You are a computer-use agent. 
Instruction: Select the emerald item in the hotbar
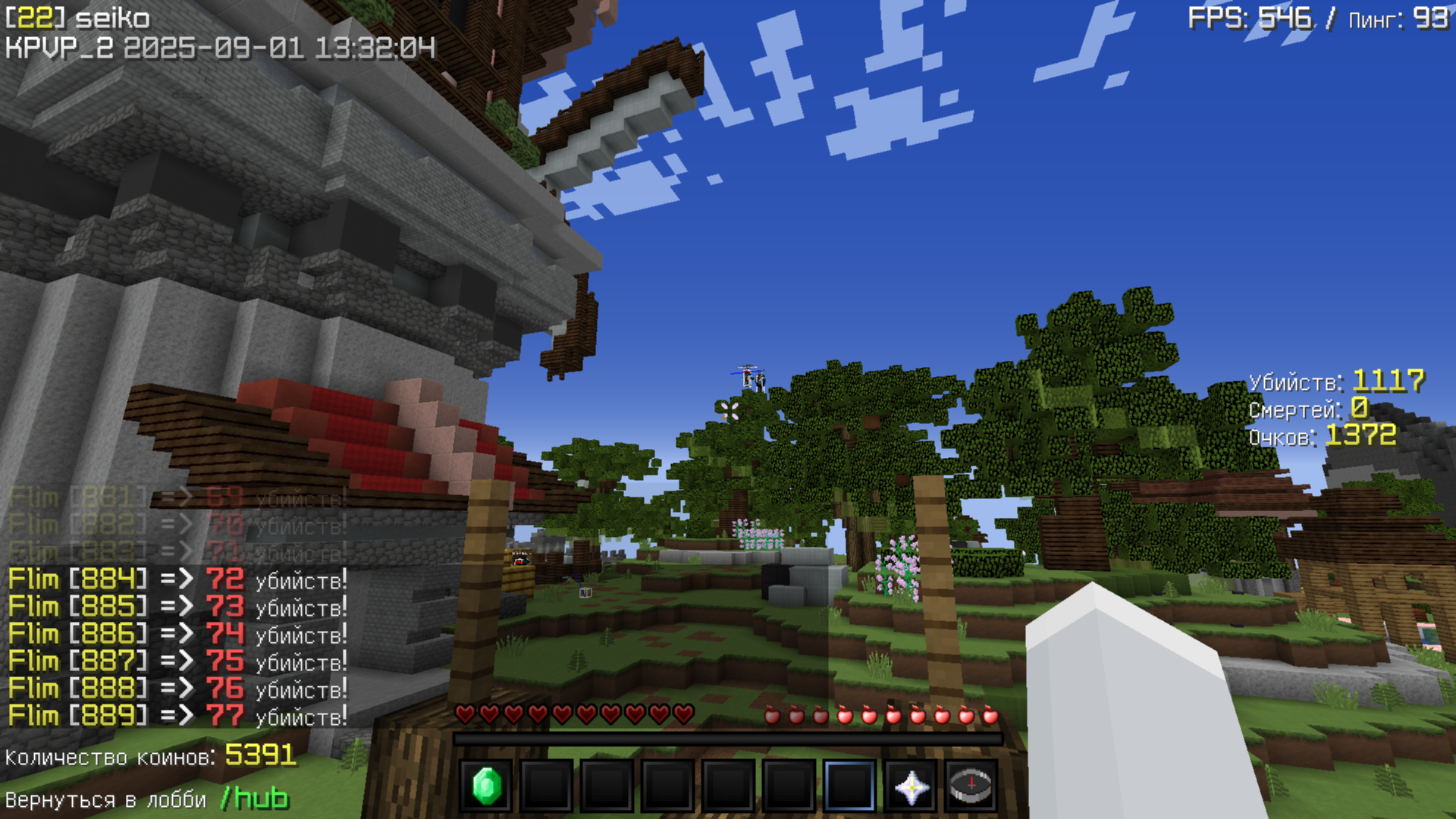488,786
